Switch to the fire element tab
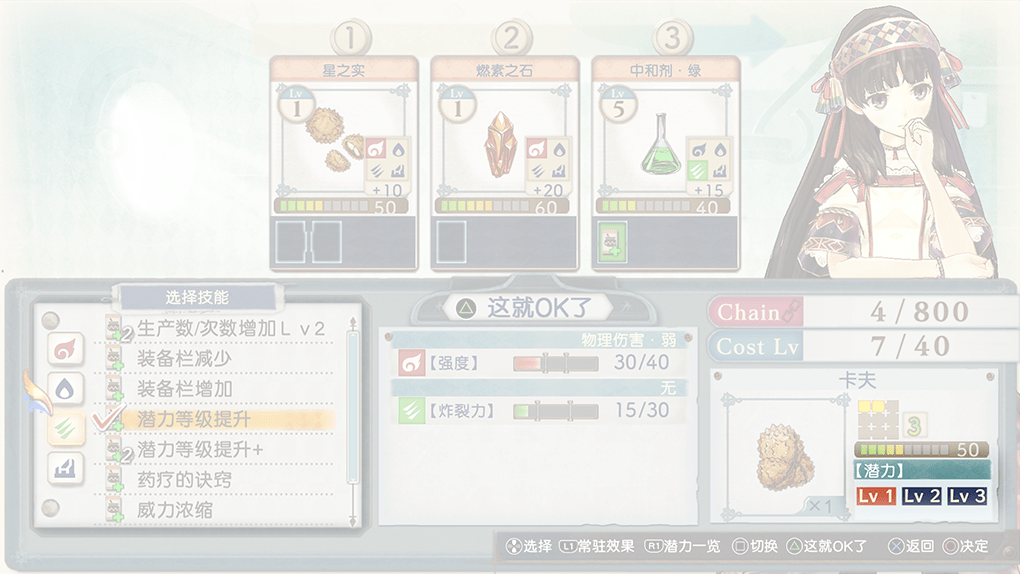Image resolution: width=1020 pixels, height=574 pixels. (x=65, y=349)
